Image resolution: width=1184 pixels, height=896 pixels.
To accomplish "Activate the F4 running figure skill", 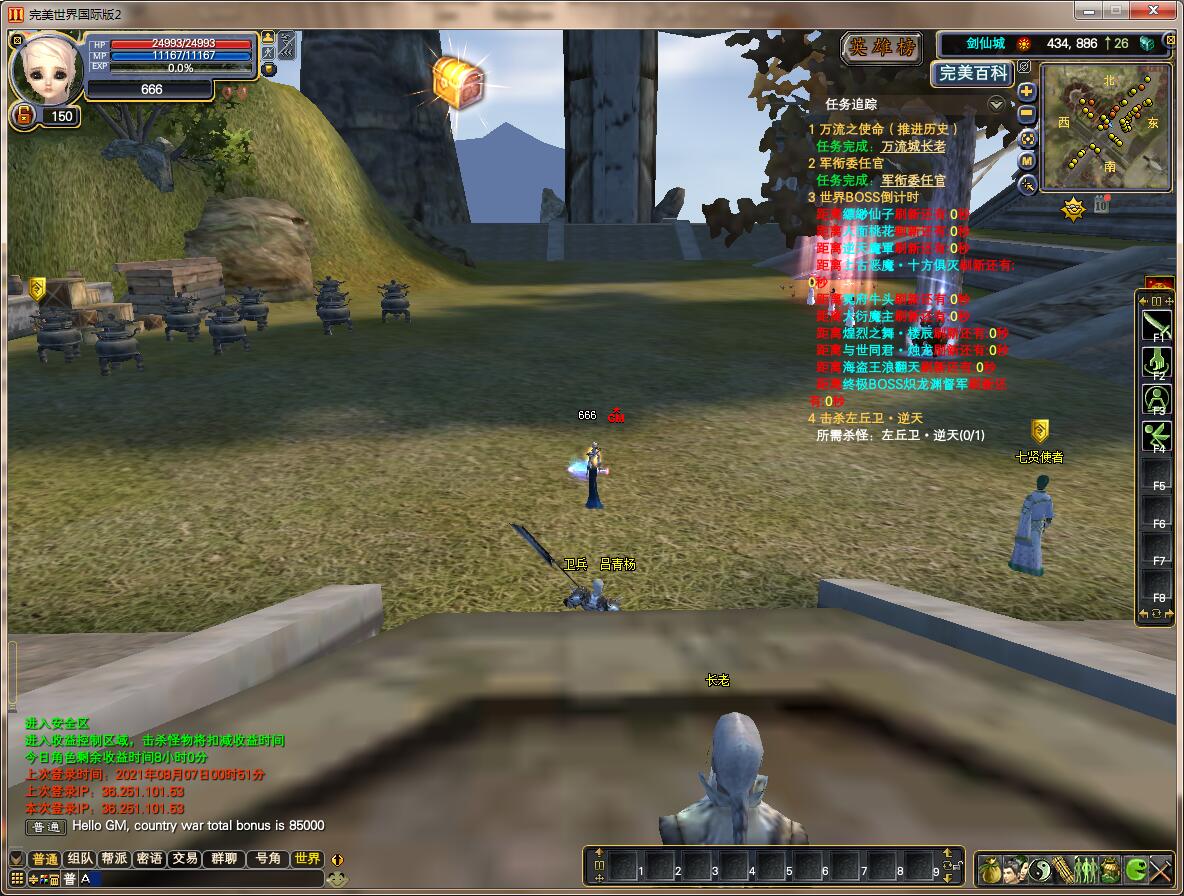I will 1157,436.
